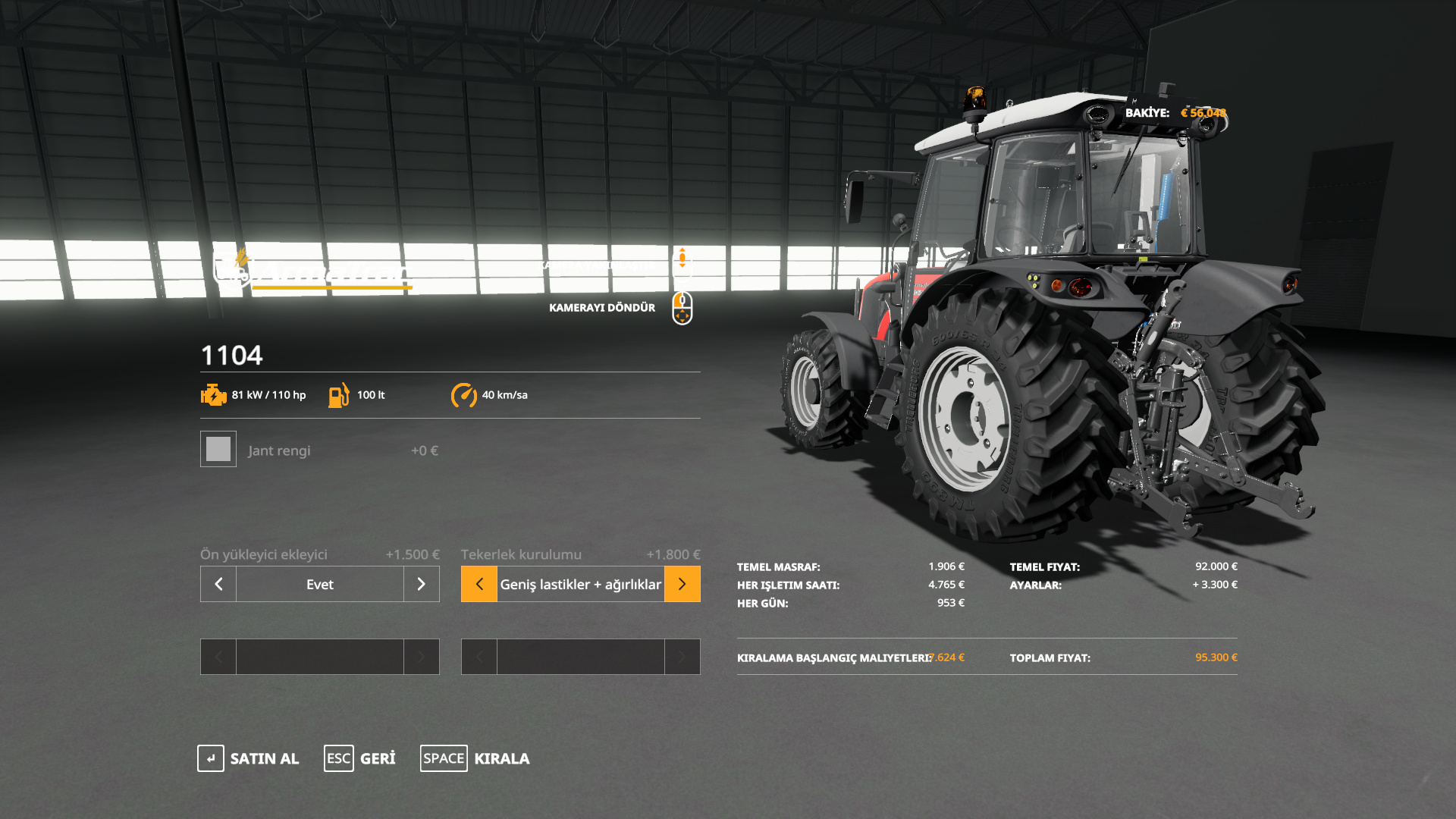Select next front loader attacher option
The height and width of the screenshot is (819, 1456).
[422, 584]
